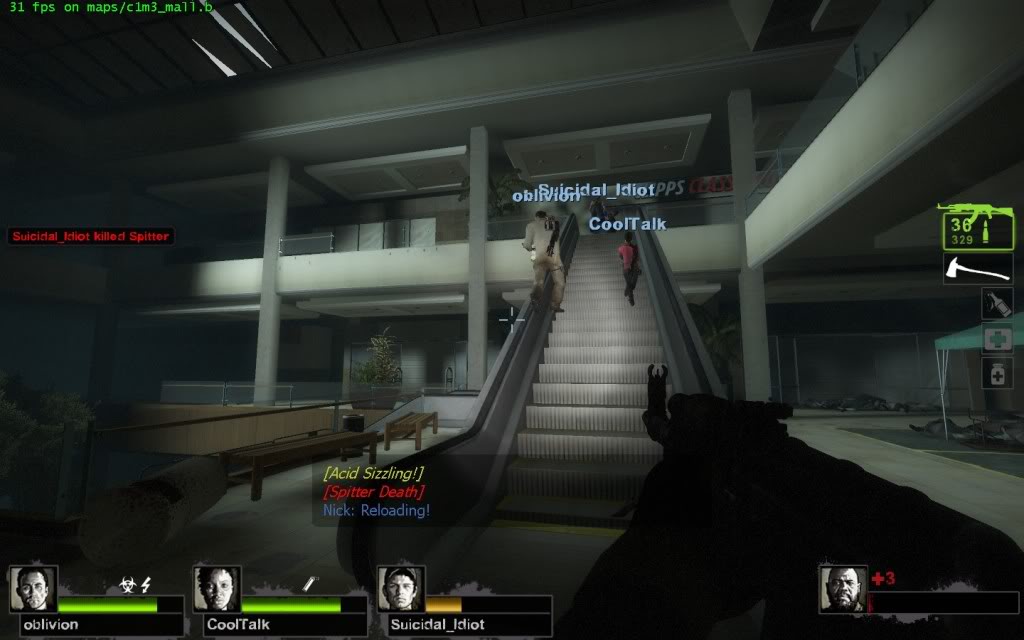Click CoolTalk's teammate portrait

pos(217,590)
